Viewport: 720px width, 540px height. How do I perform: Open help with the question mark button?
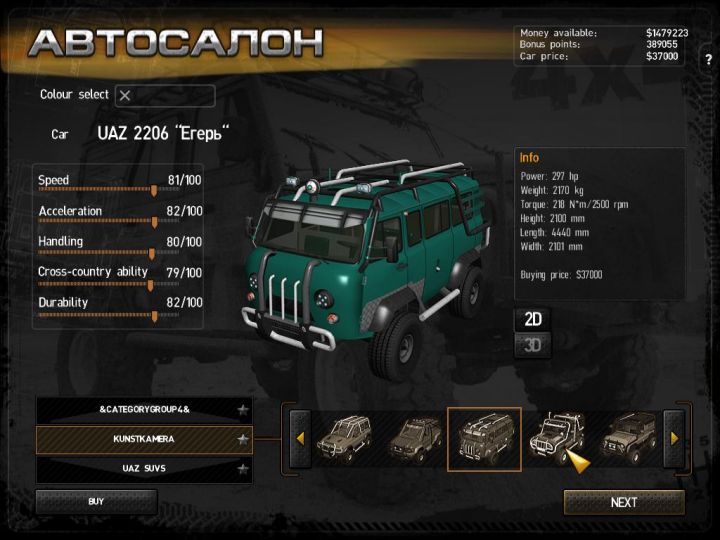pos(708,60)
